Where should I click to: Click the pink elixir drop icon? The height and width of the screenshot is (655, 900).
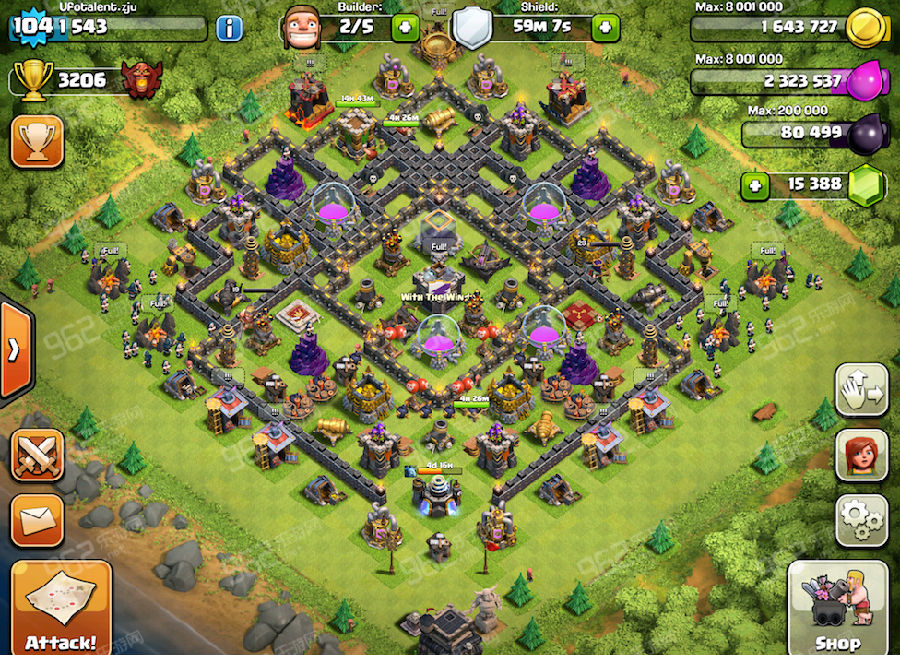coord(866,80)
